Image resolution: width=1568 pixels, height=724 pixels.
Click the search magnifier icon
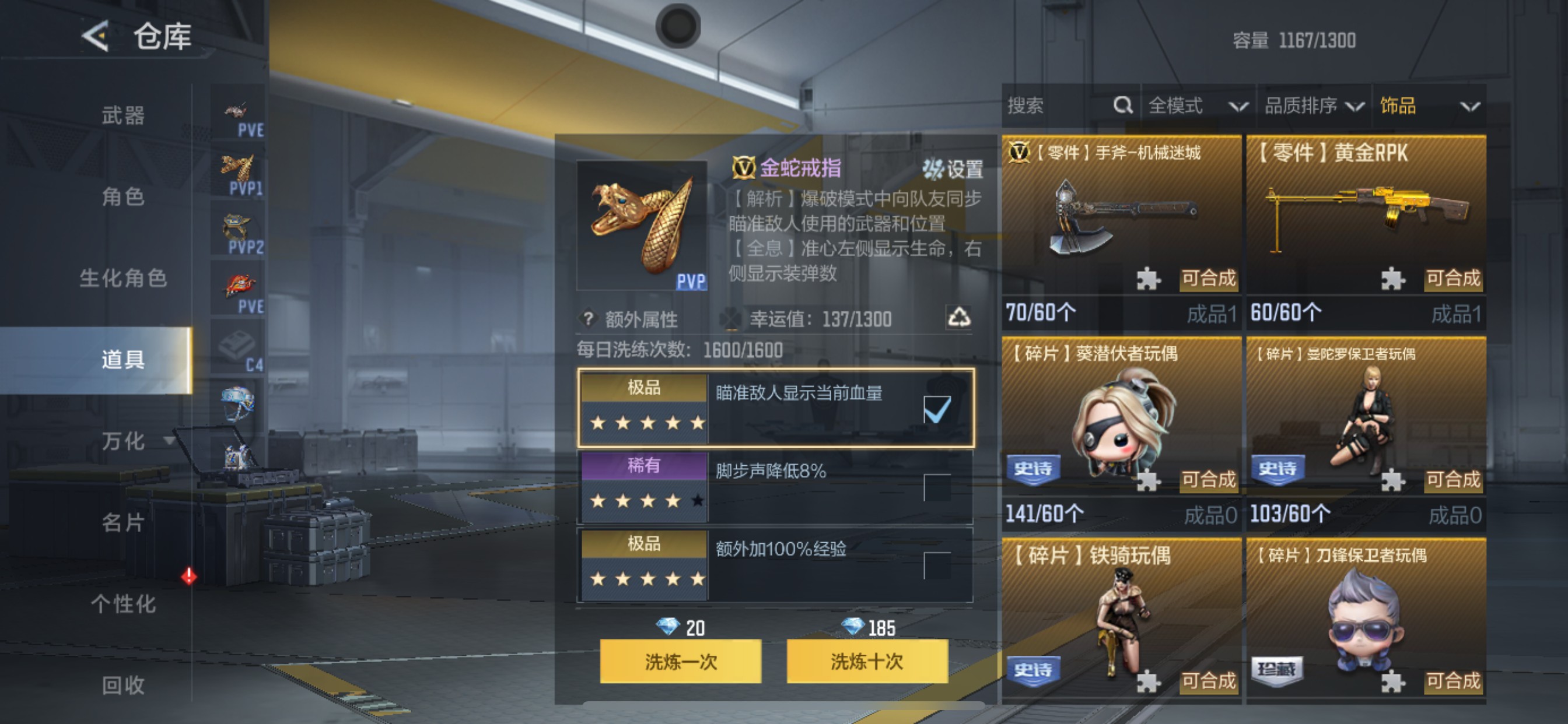(x=1122, y=106)
